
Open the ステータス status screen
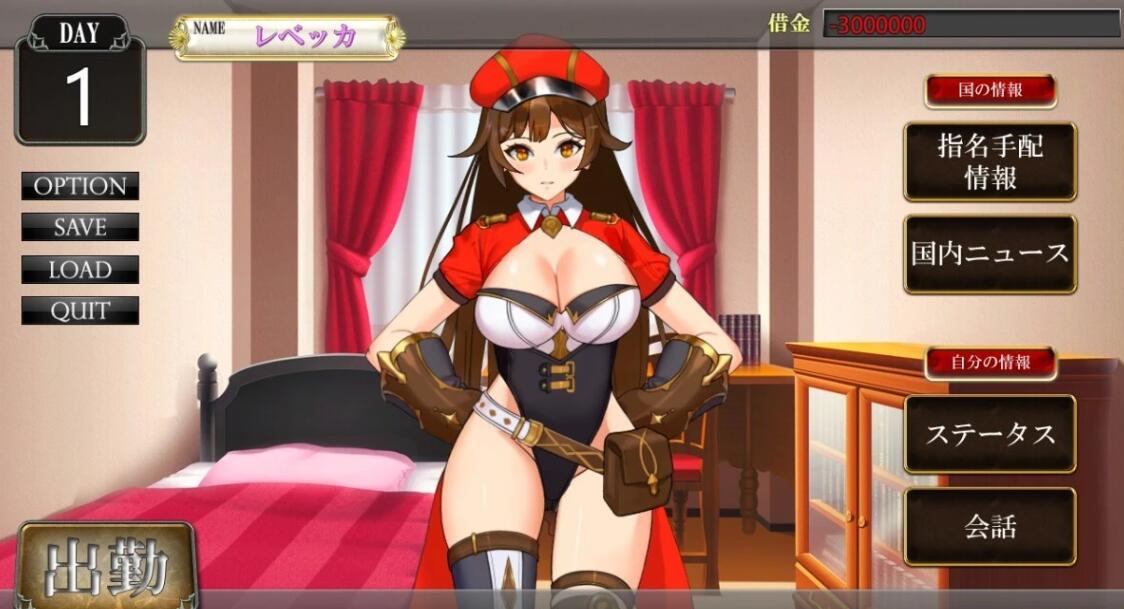pos(990,434)
